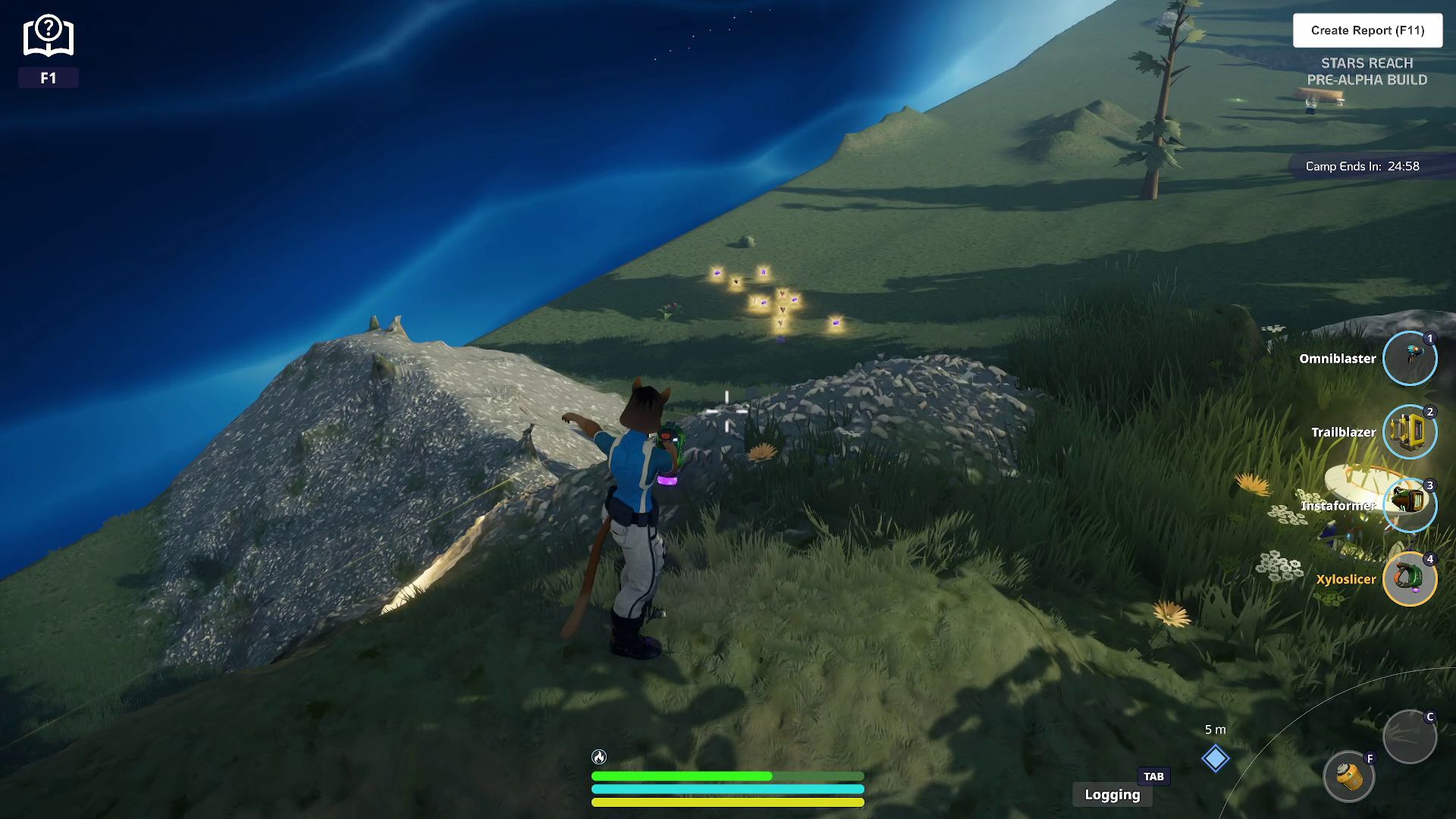Image resolution: width=1456 pixels, height=819 pixels.
Task: Select the Xyloslicer tool slot
Action: tap(1409, 579)
